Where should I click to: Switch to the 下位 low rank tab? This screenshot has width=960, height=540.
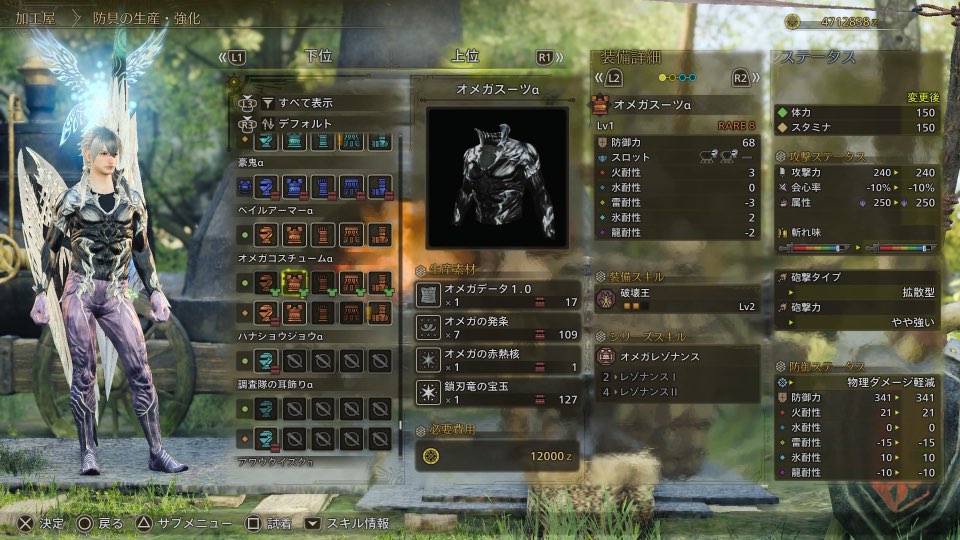point(318,57)
